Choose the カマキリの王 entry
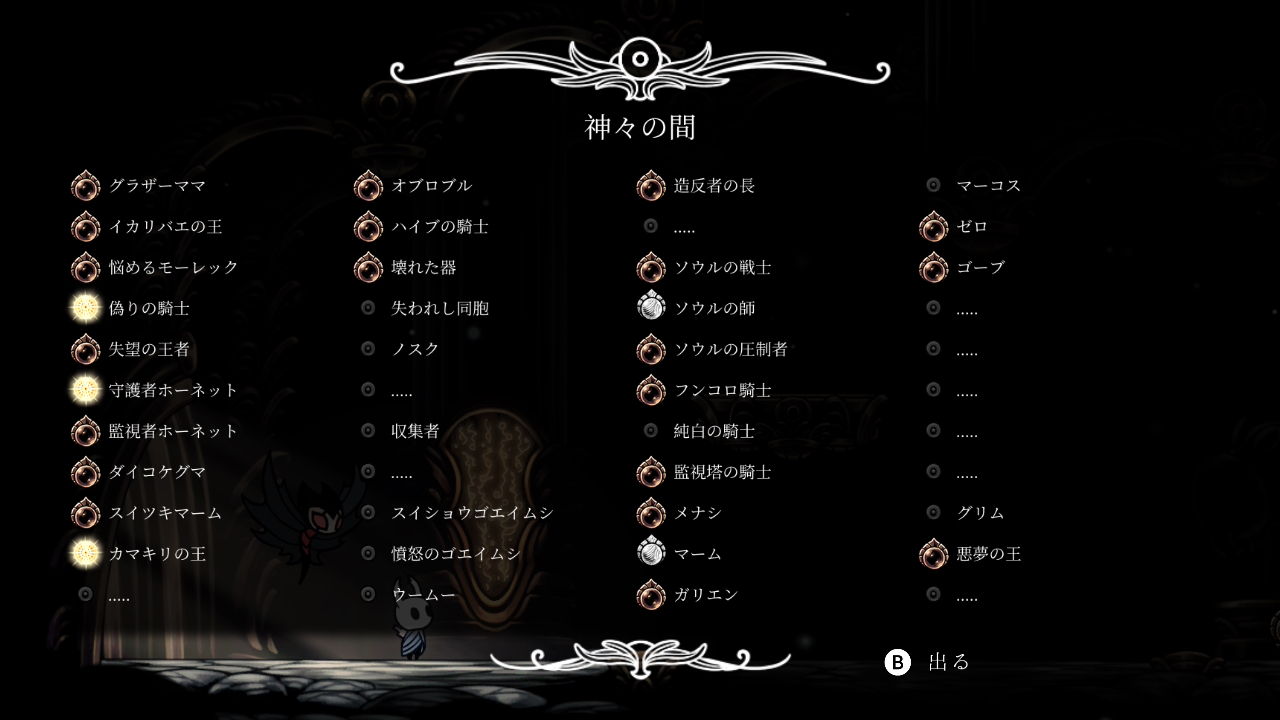1280x720 pixels. (x=157, y=554)
